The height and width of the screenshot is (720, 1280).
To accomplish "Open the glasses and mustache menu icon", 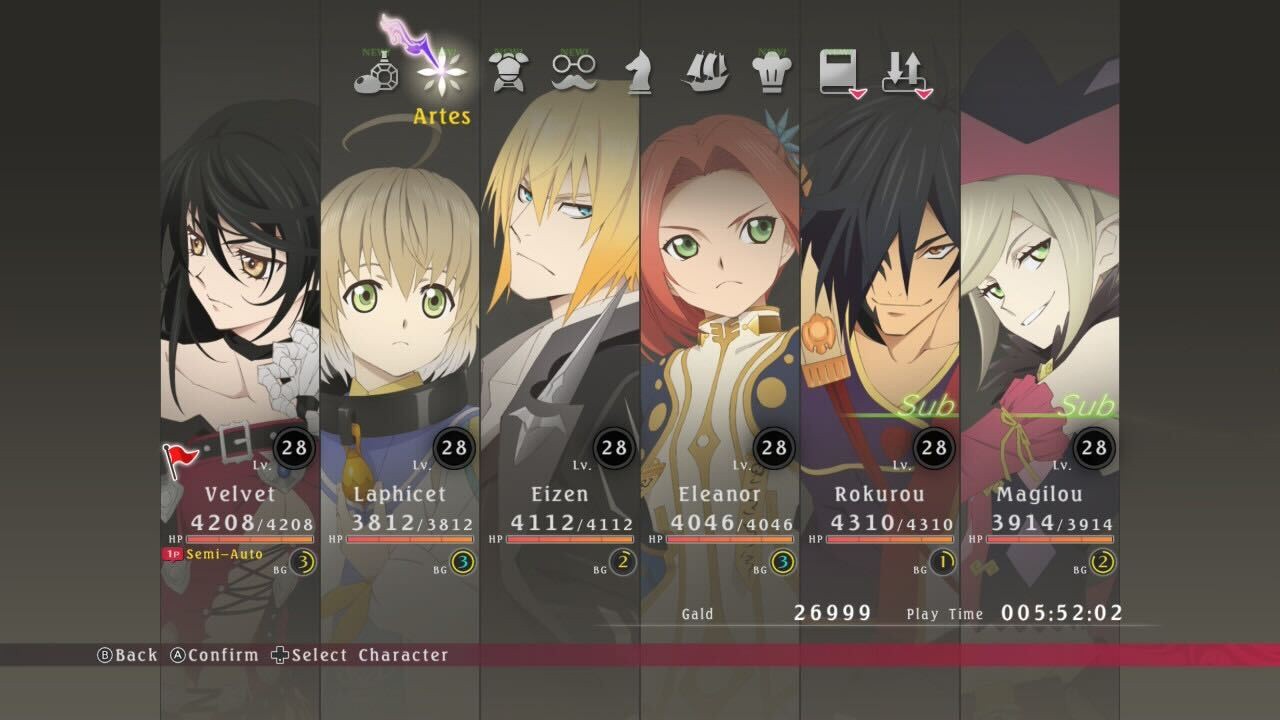I will 574,70.
